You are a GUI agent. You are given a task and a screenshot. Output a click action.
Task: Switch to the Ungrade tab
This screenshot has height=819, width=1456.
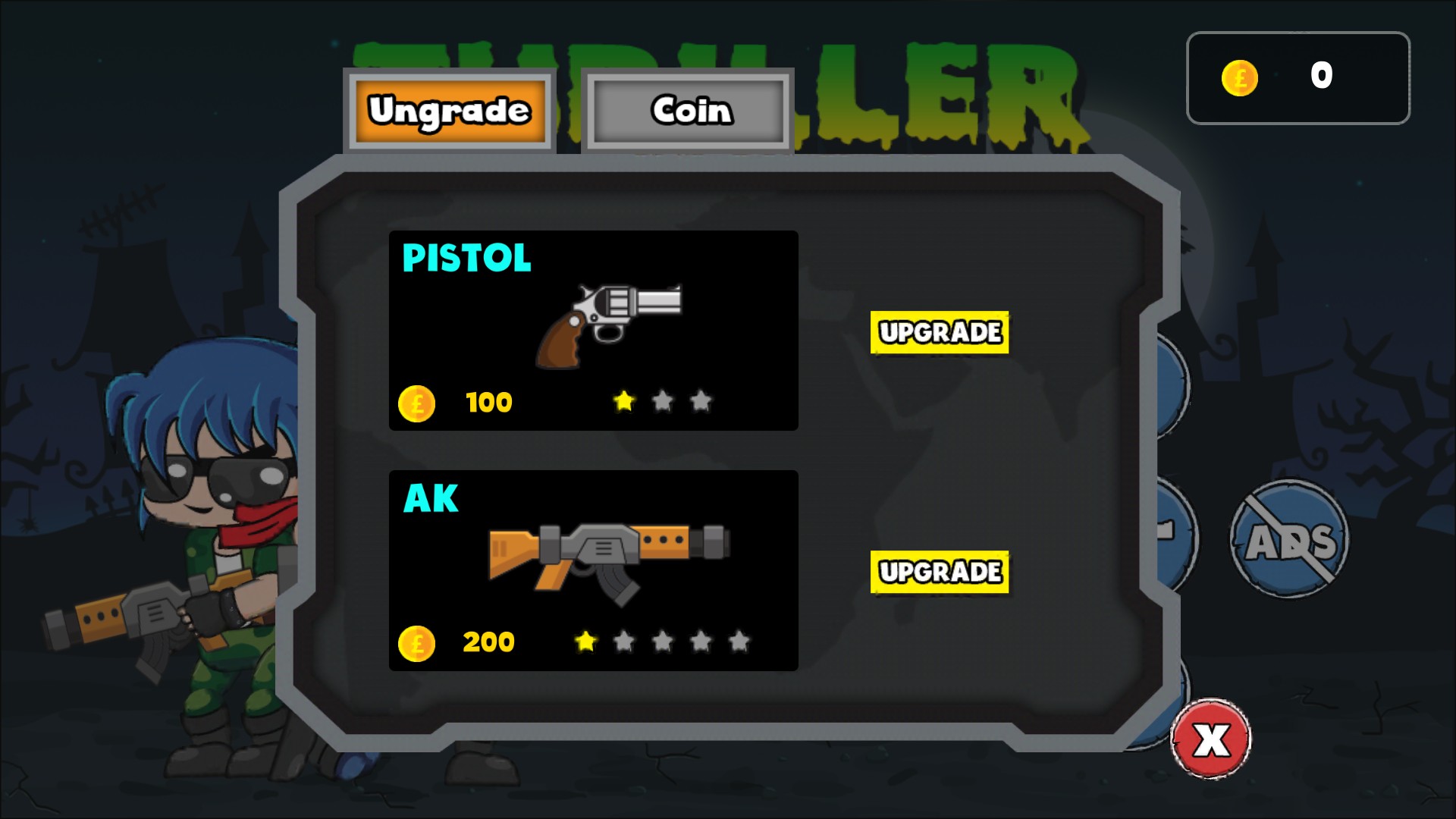[449, 111]
